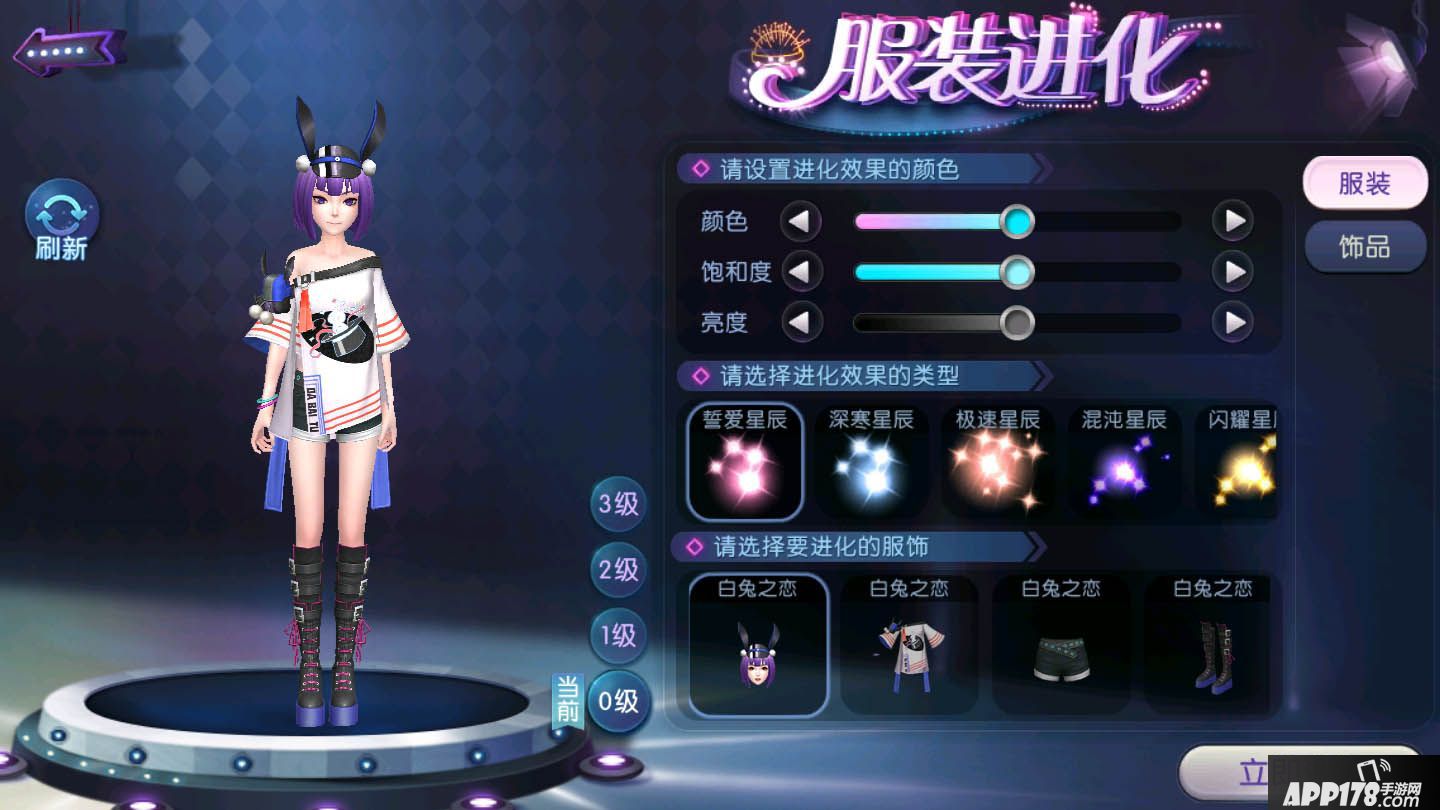
Task: Select the 3级 level option
Action: [617, 506]
